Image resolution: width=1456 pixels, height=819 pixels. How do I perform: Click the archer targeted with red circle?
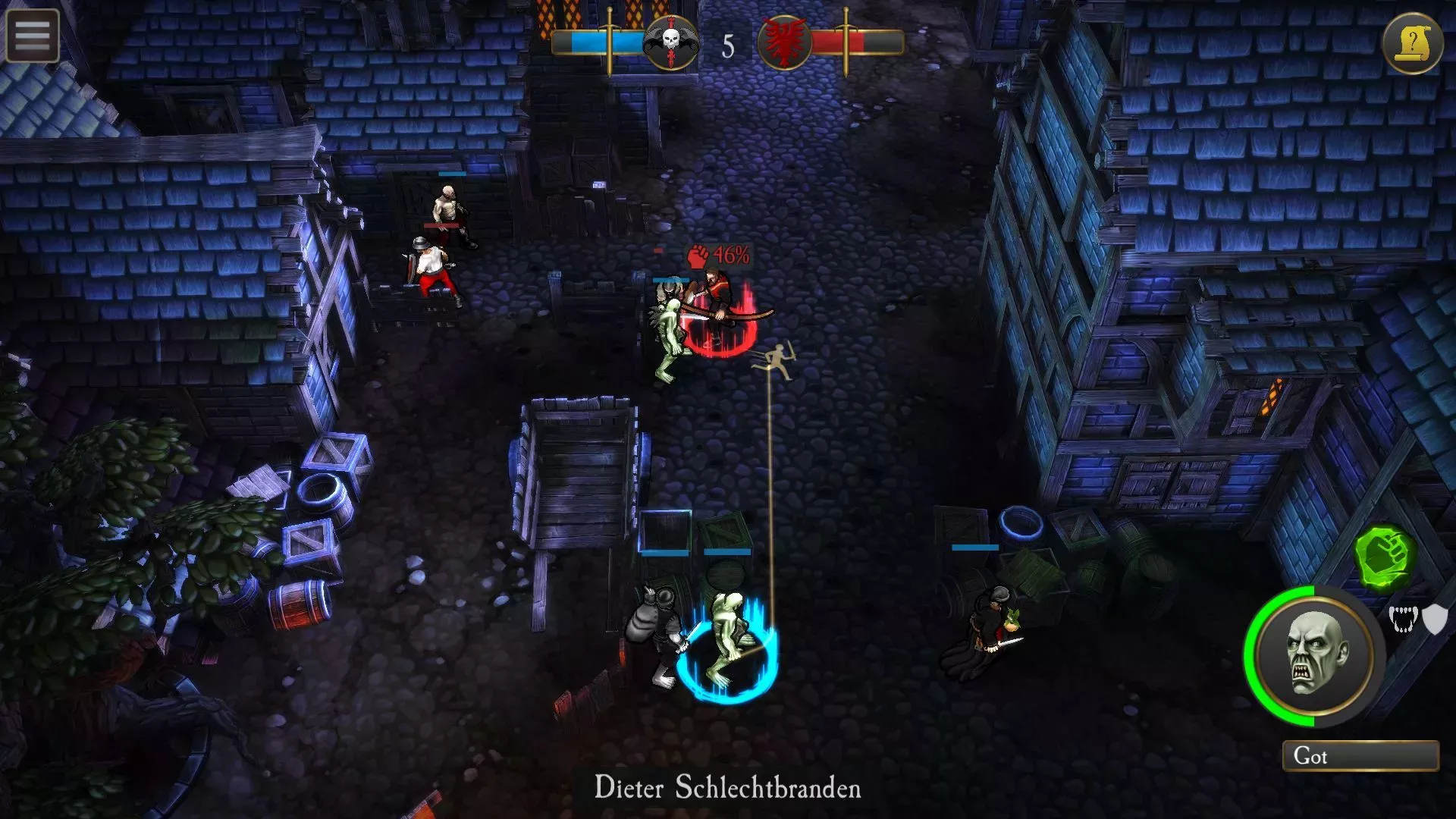click(x=717, y=303)
